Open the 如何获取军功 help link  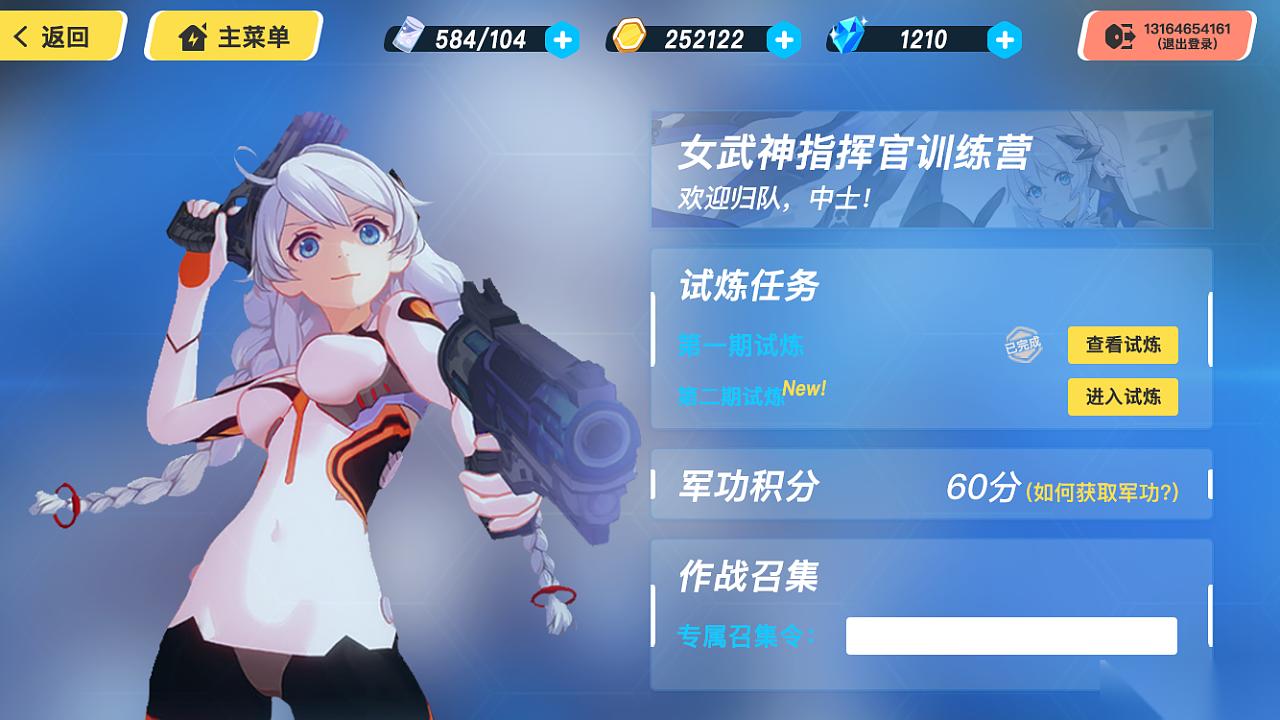click(x=1102, y=491)
